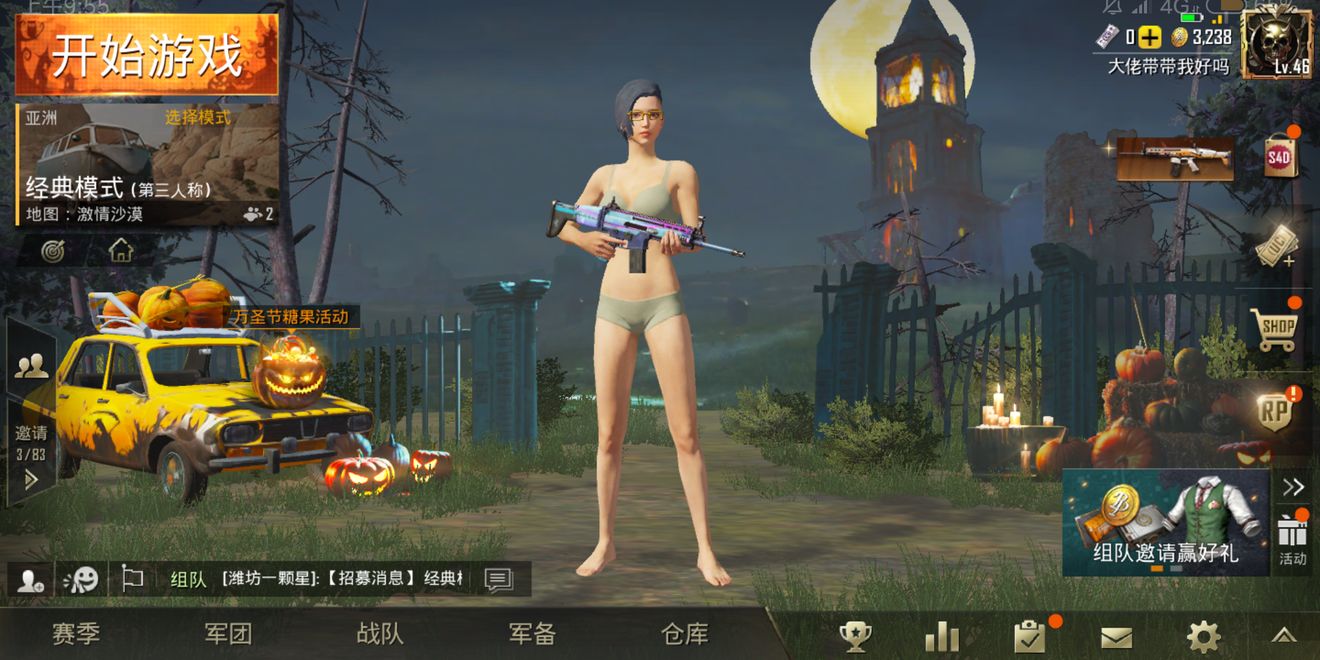Open the SHOP cart icon
This screenshot has height=660, width=1320.
[1275, 328]
